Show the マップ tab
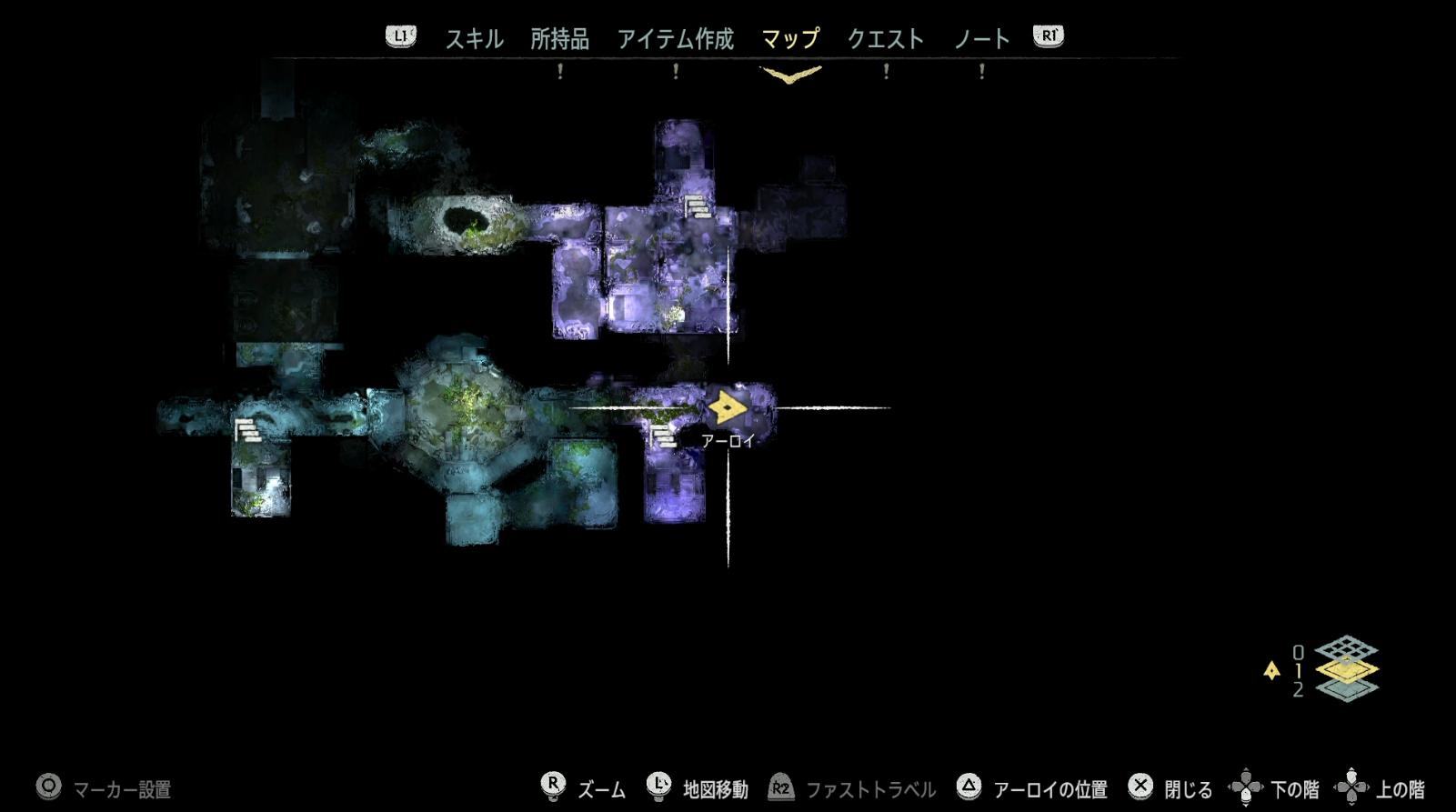The width and height of the screenshot is (1456, 812). (789, 39)
